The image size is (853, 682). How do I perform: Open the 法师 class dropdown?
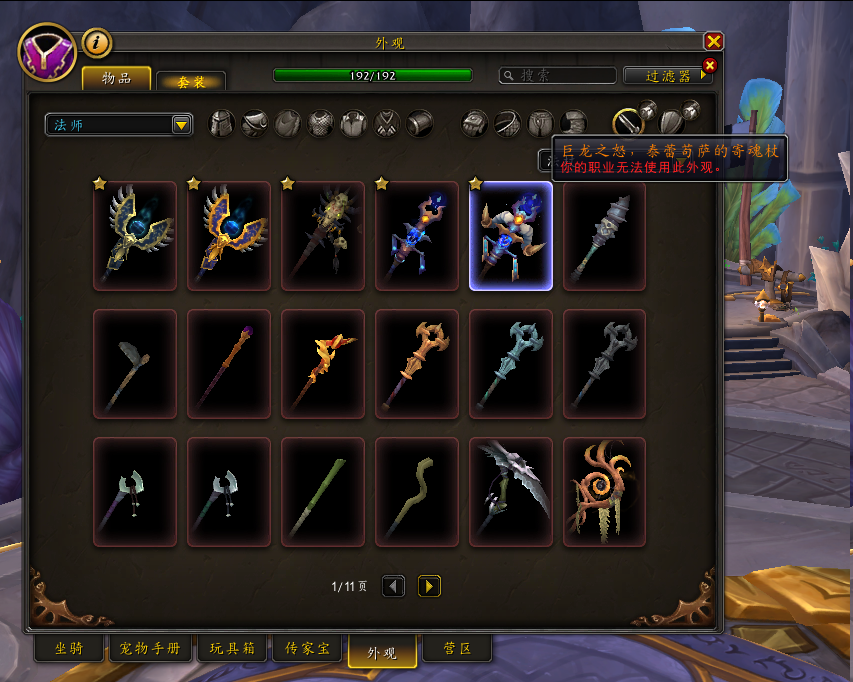[119, 124]
